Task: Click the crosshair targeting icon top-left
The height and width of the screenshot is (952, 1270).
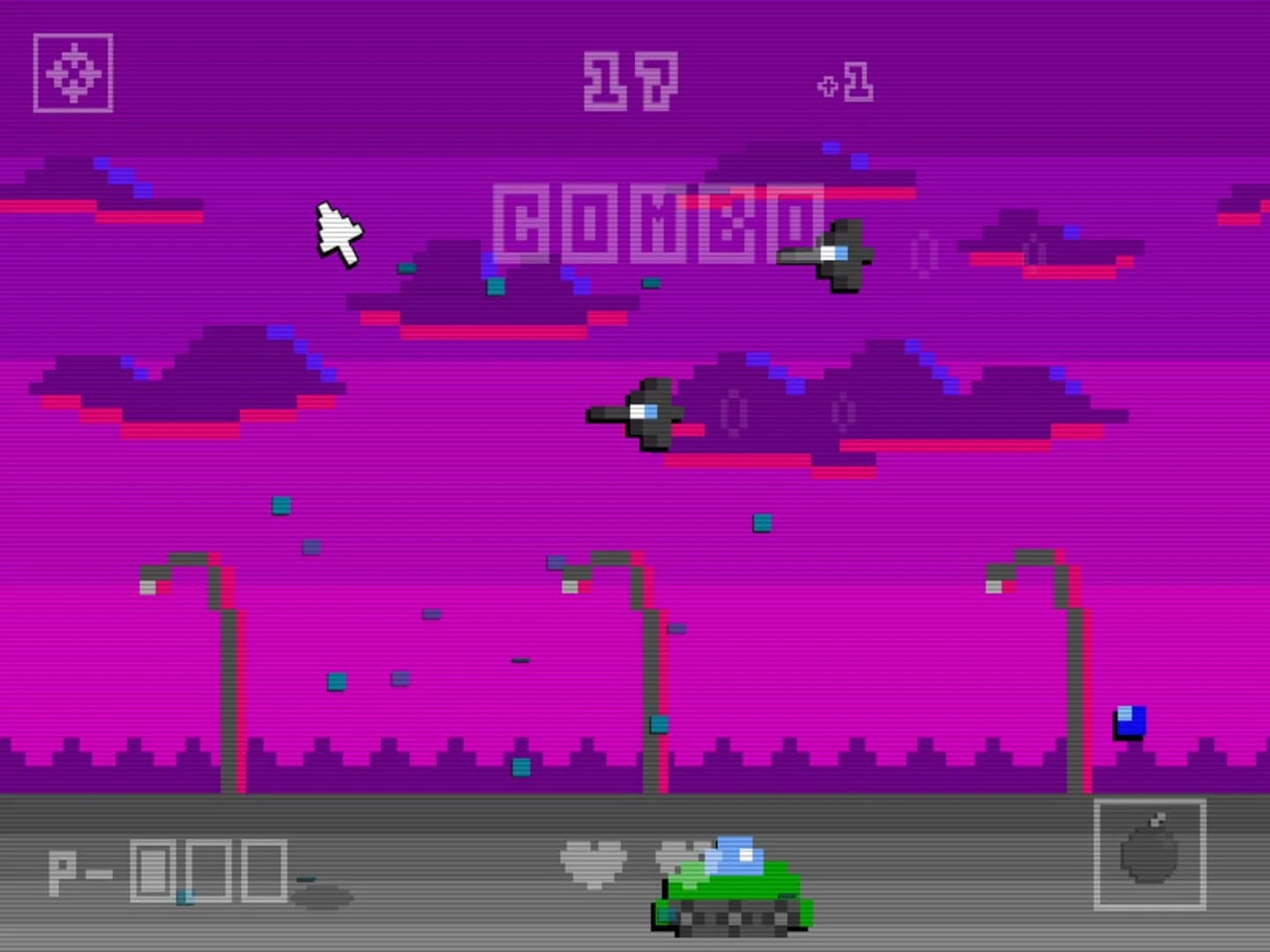Action: [72, 73]
